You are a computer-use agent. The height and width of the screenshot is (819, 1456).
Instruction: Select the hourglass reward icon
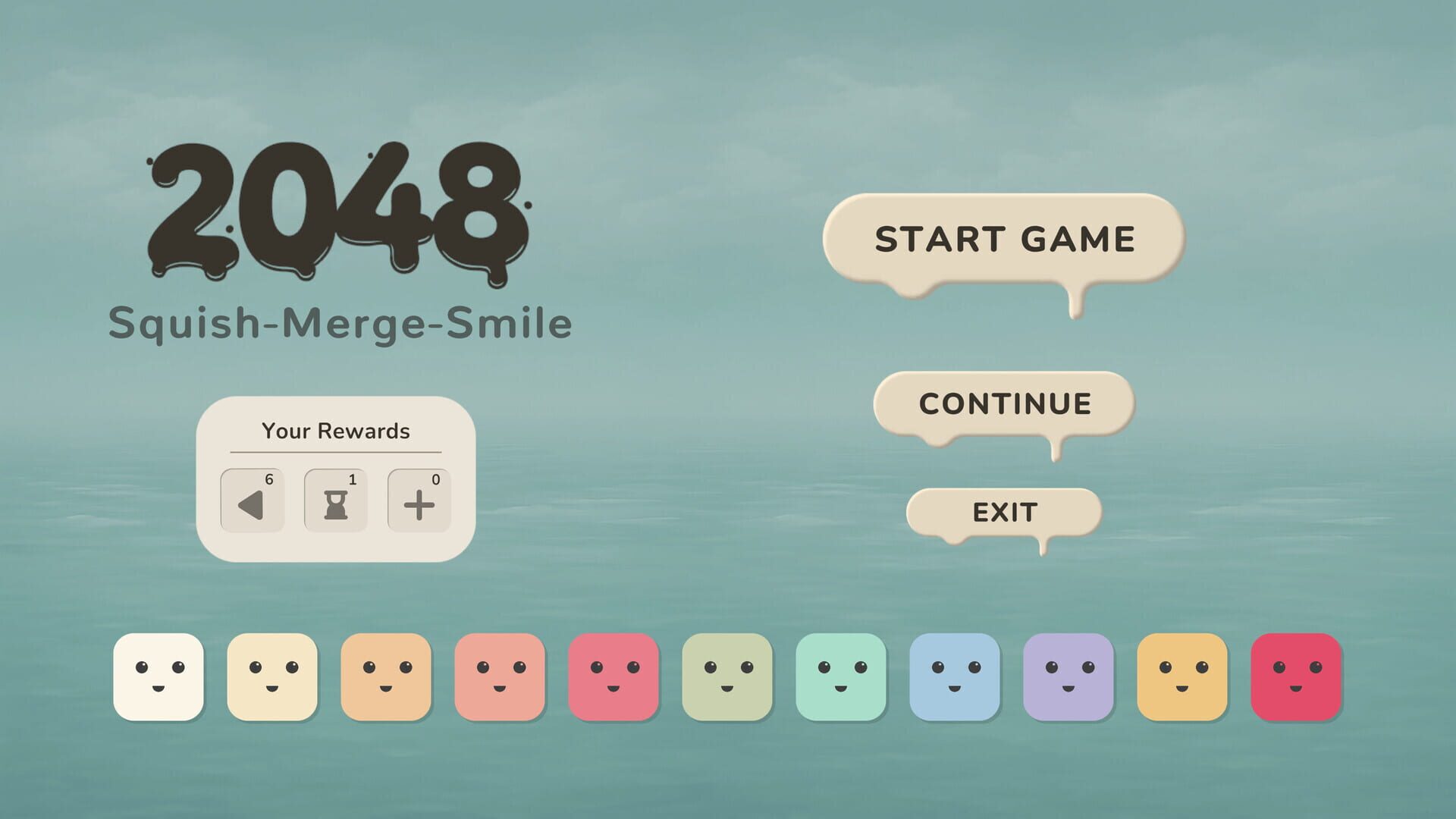[335, 500]
